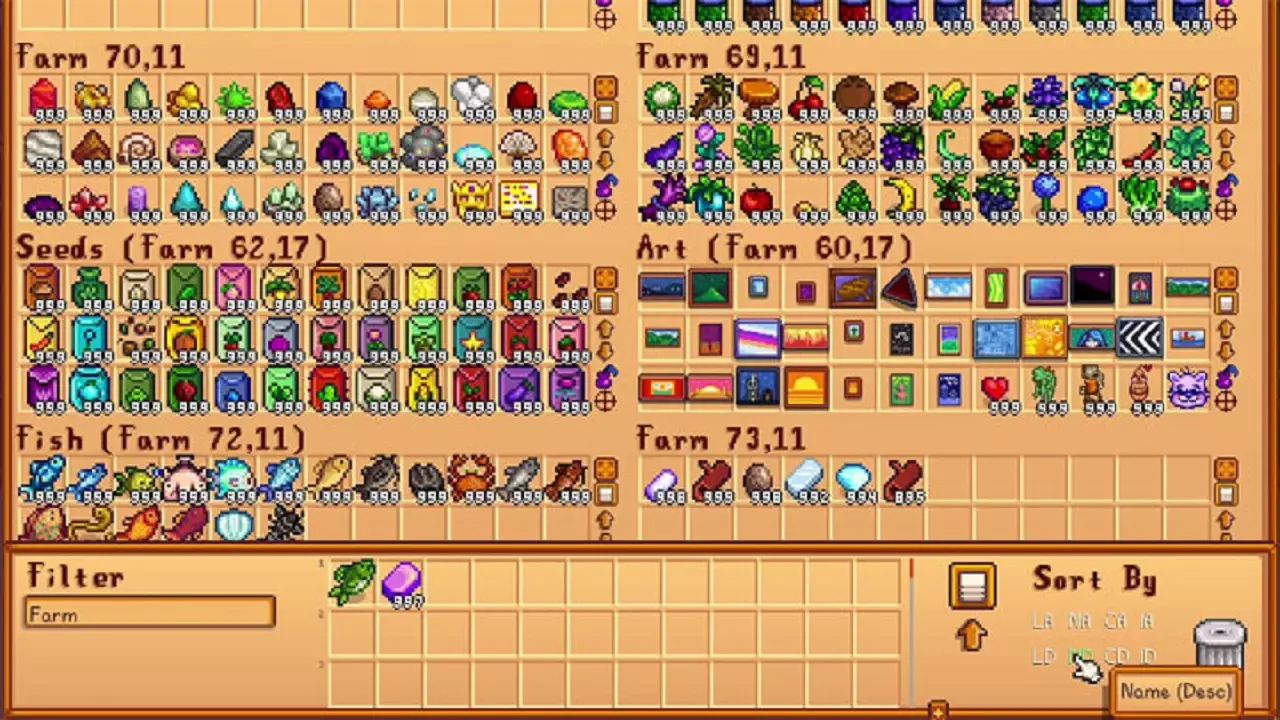Click the crosshair icon beside Farm 73,11 chest
This screenshot has height=720, width=1280.
pyautogui.click(x=1228, y=543)
